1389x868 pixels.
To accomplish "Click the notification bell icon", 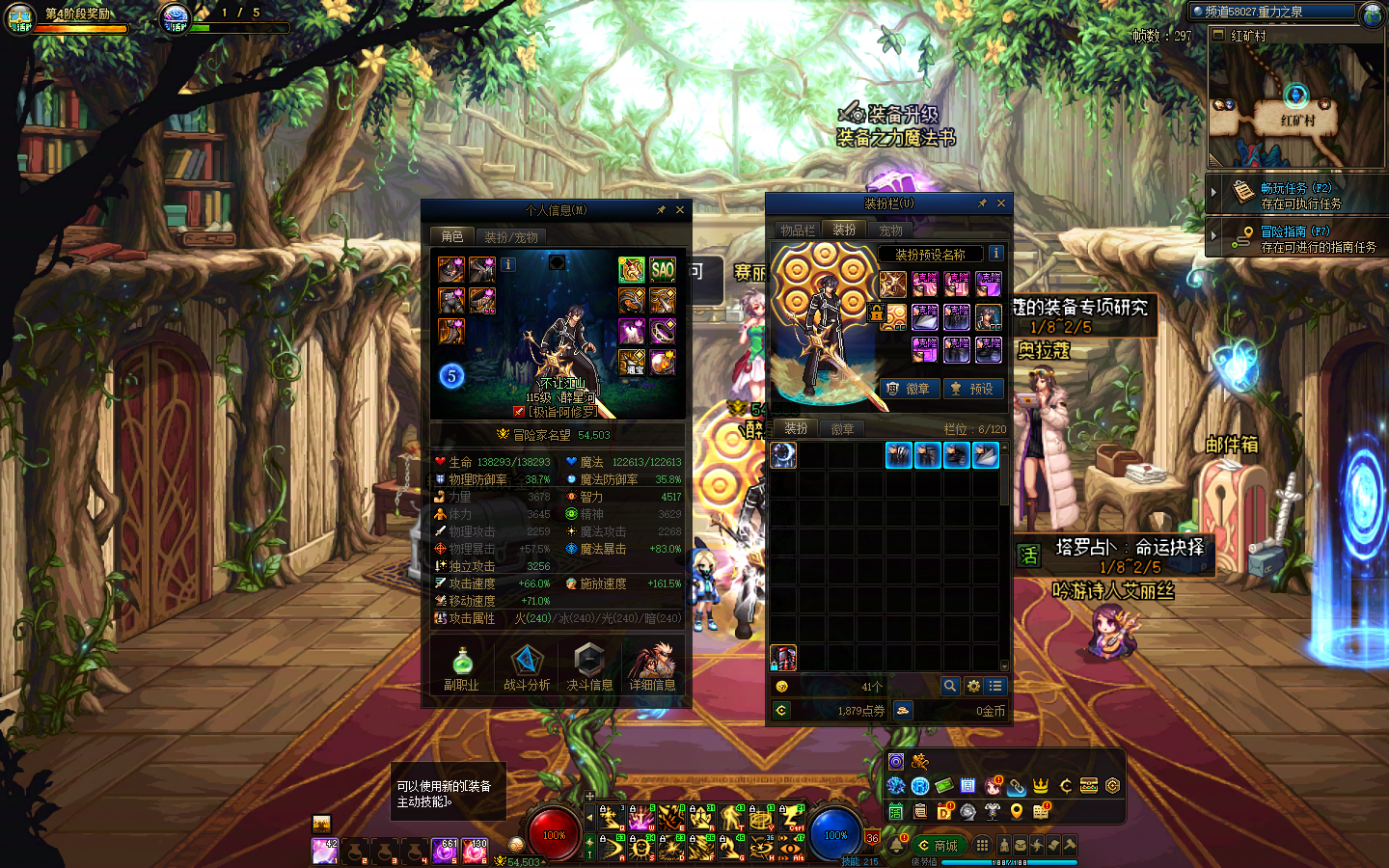I will click(x=896, y=846).
